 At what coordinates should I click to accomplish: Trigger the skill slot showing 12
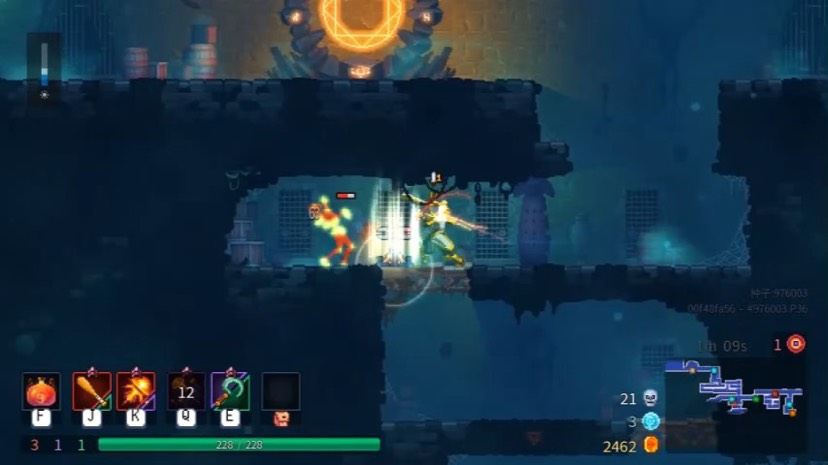[186, 391]
